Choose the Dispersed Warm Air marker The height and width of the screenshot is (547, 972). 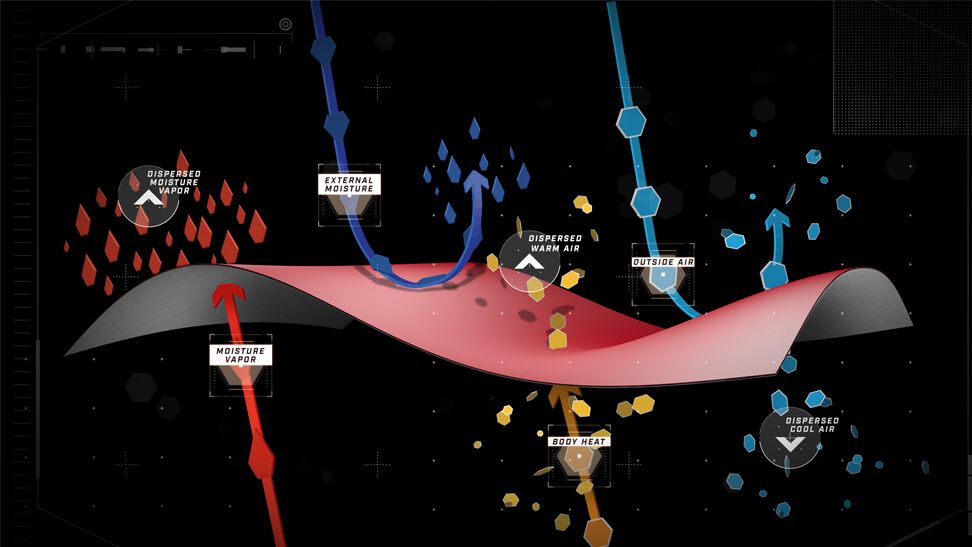[x=529, y=262]
